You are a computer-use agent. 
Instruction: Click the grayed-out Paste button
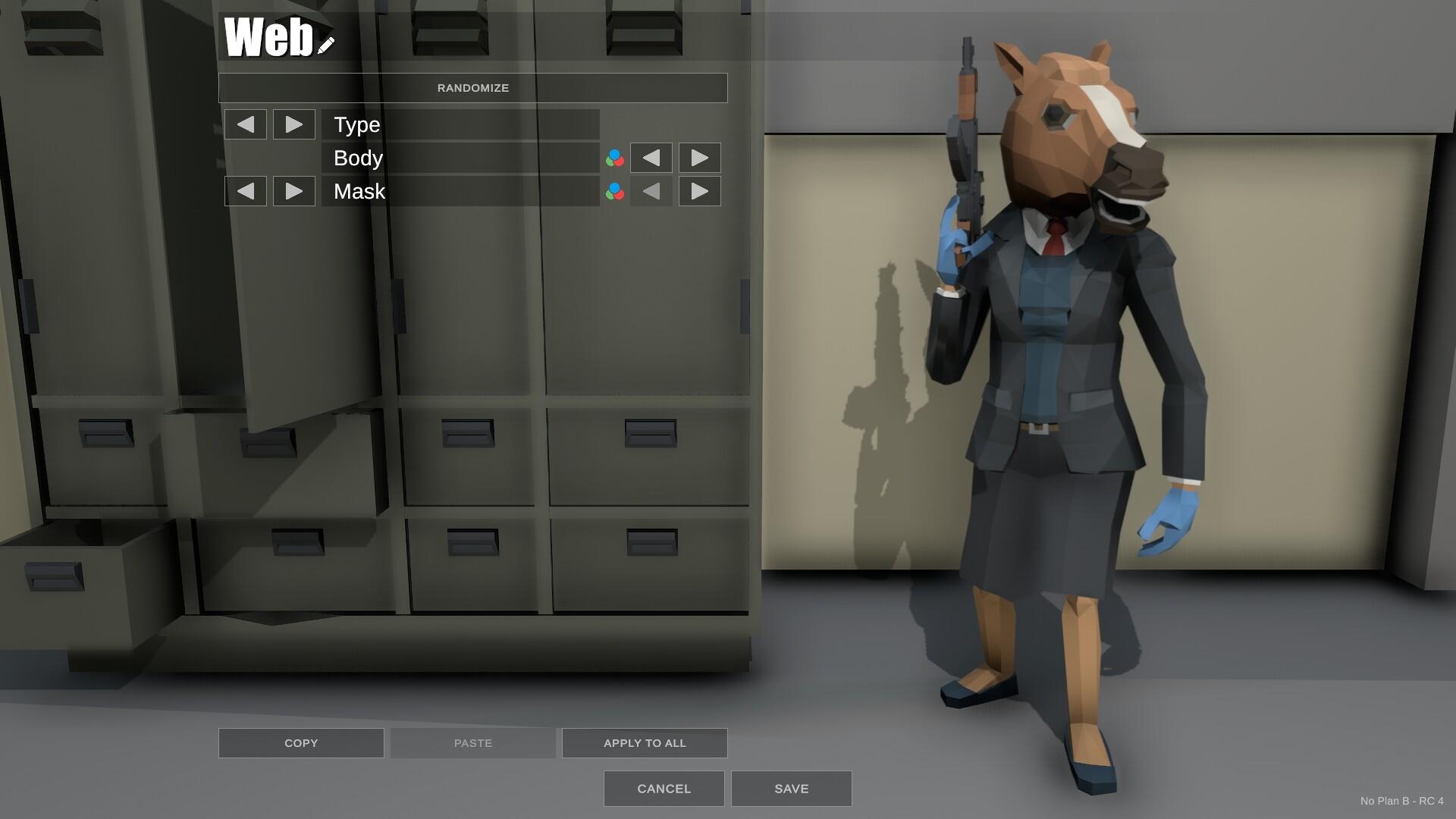(x=472, y=742)
